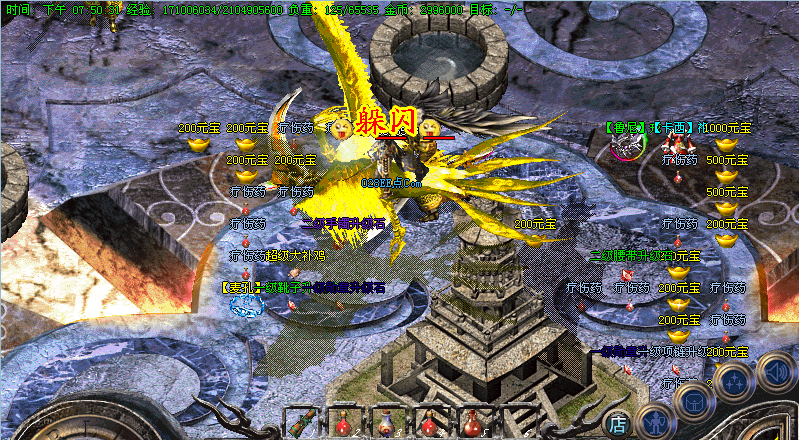The image size is (799, 440).
Task: Toggle the sound speaker button
Action: (773, 372)
